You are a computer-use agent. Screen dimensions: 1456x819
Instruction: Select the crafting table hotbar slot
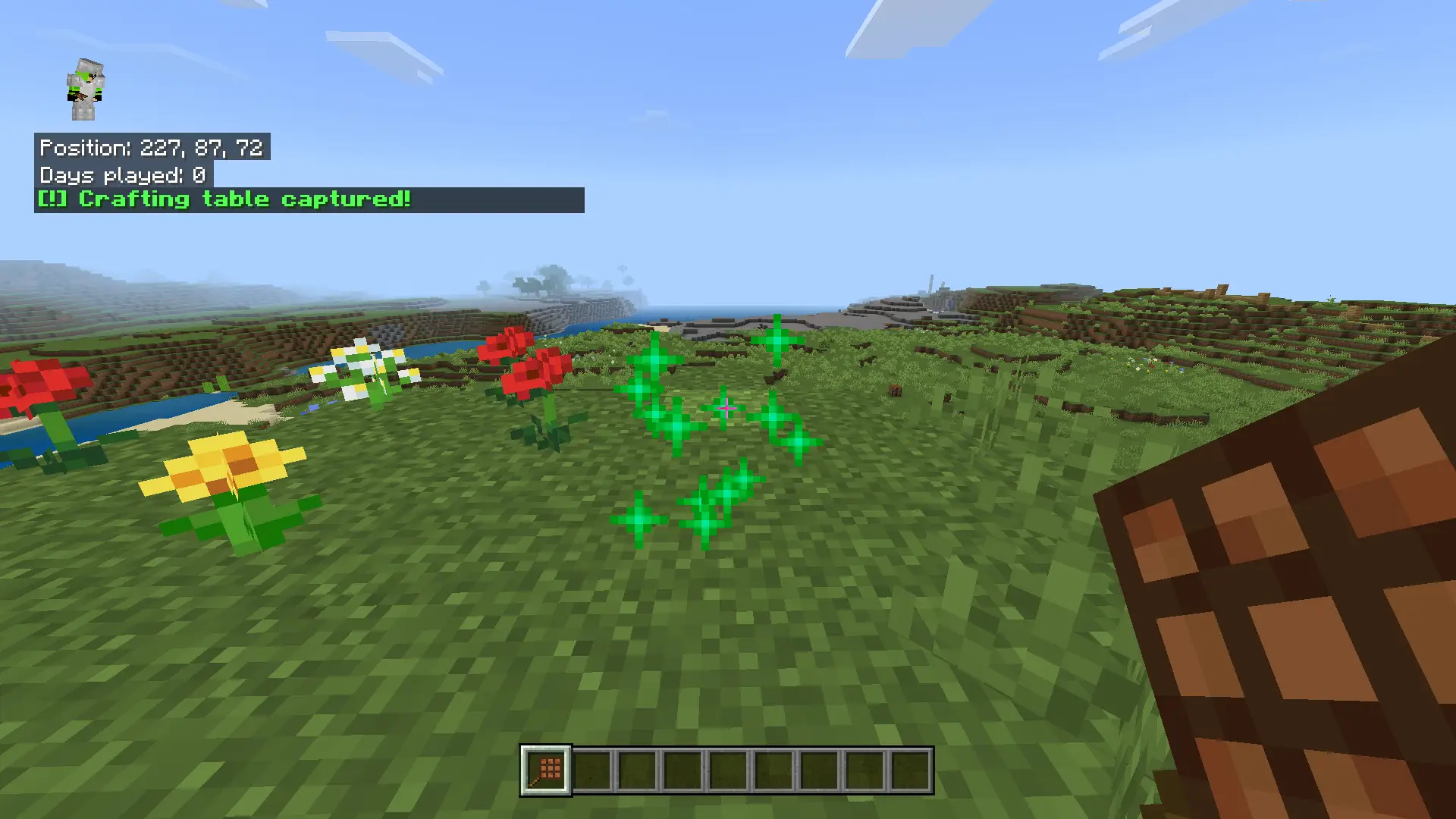[546, 770]
